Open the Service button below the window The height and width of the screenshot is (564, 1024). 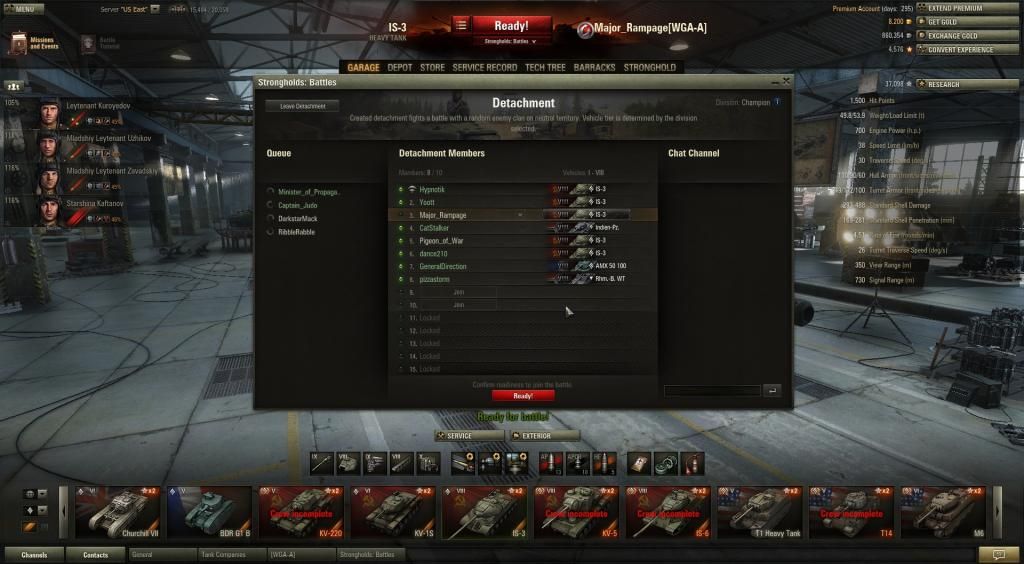[470, 436]
